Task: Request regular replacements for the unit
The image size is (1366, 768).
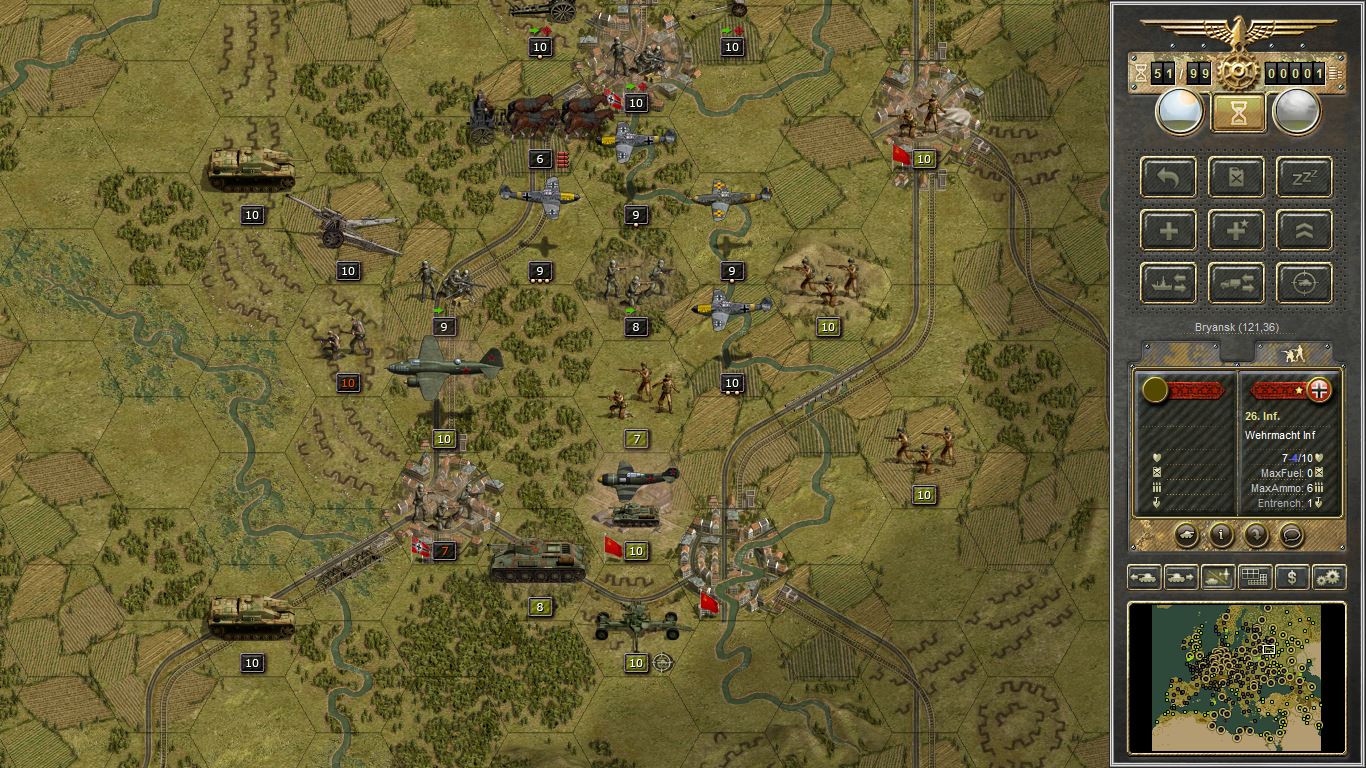Action: (x=1167, y=230)
